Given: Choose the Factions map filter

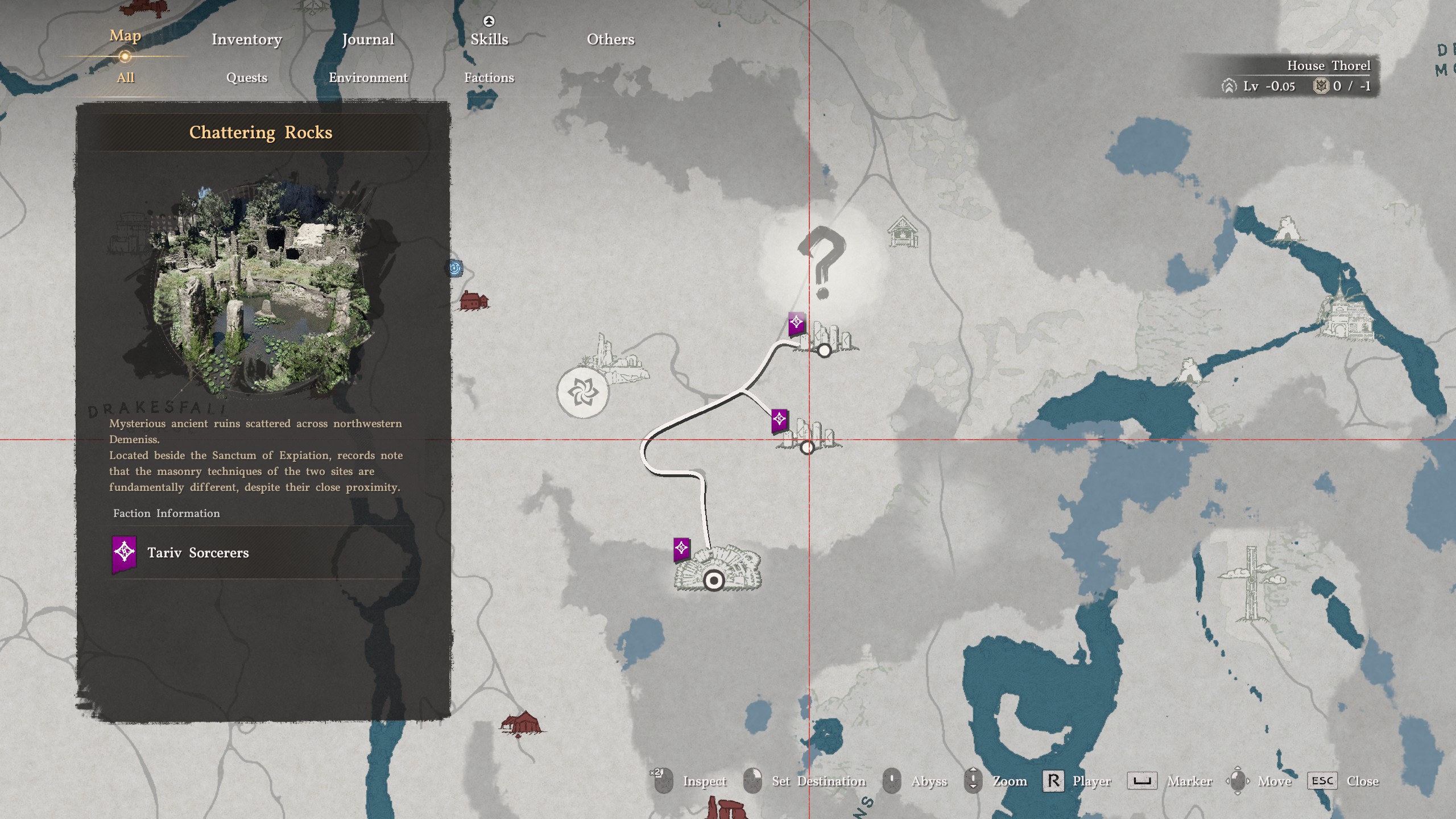Looking at the screenshot, I should [x=489, y=77].
